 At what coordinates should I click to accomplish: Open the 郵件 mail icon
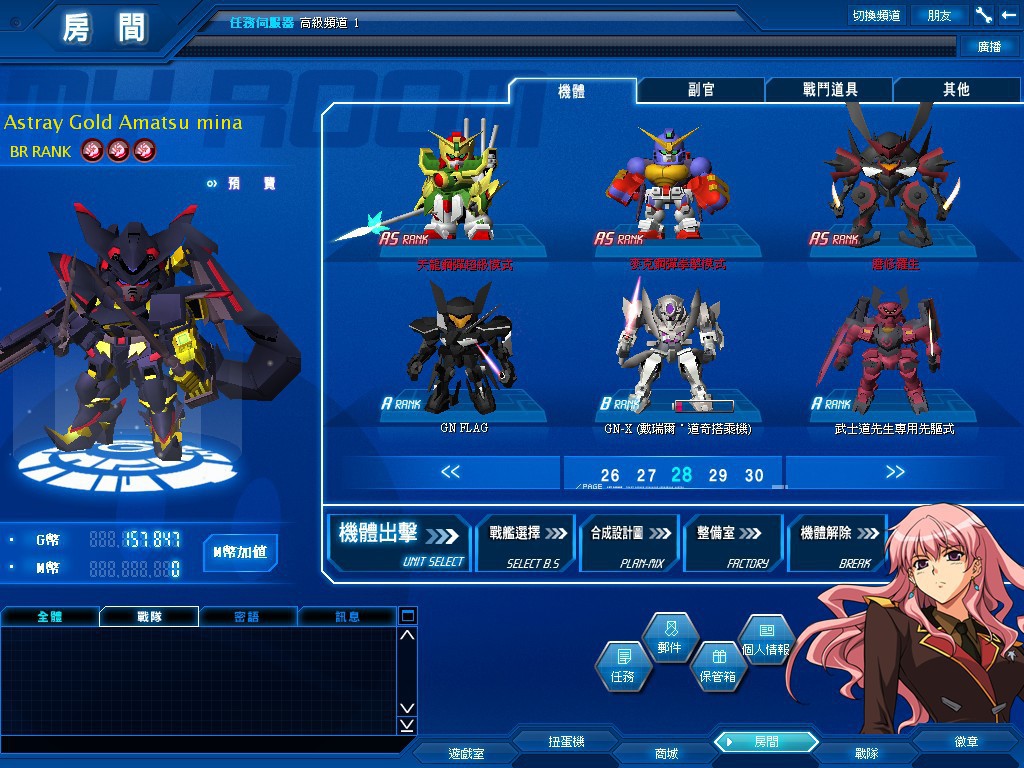point(669,638)
